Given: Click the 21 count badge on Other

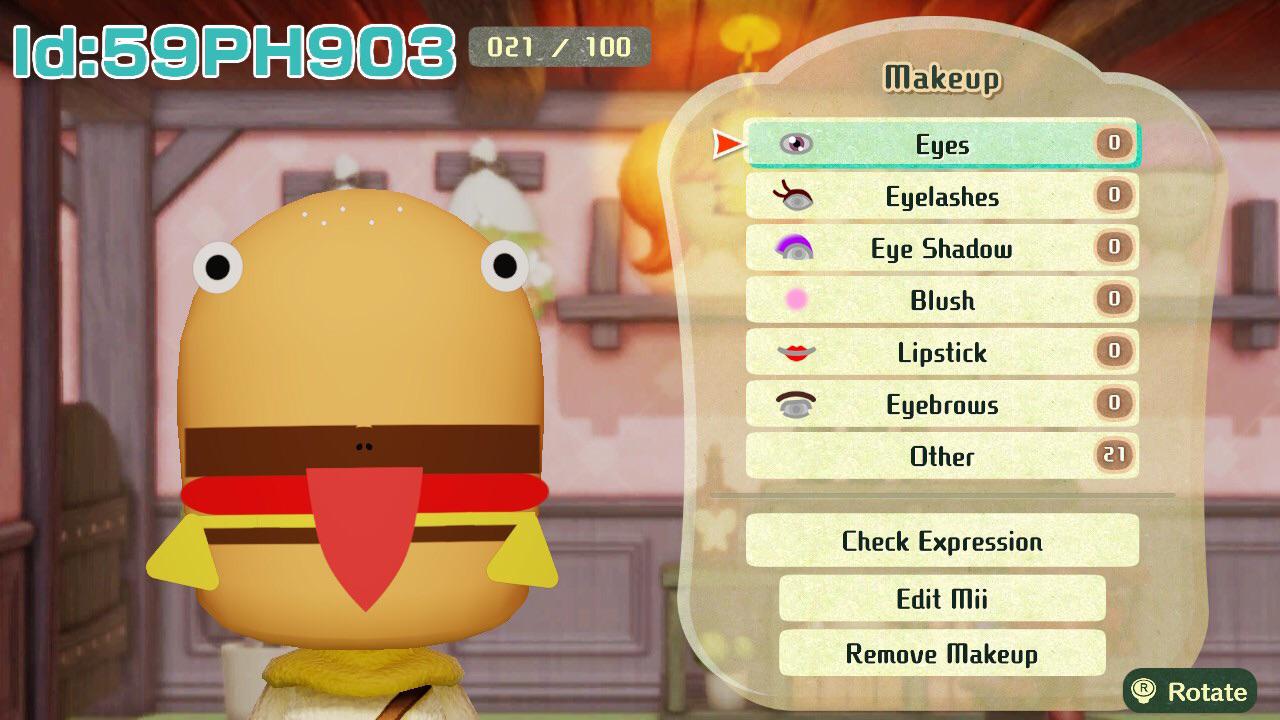Looking at the screenshot, I should (x=1113, y=456).
